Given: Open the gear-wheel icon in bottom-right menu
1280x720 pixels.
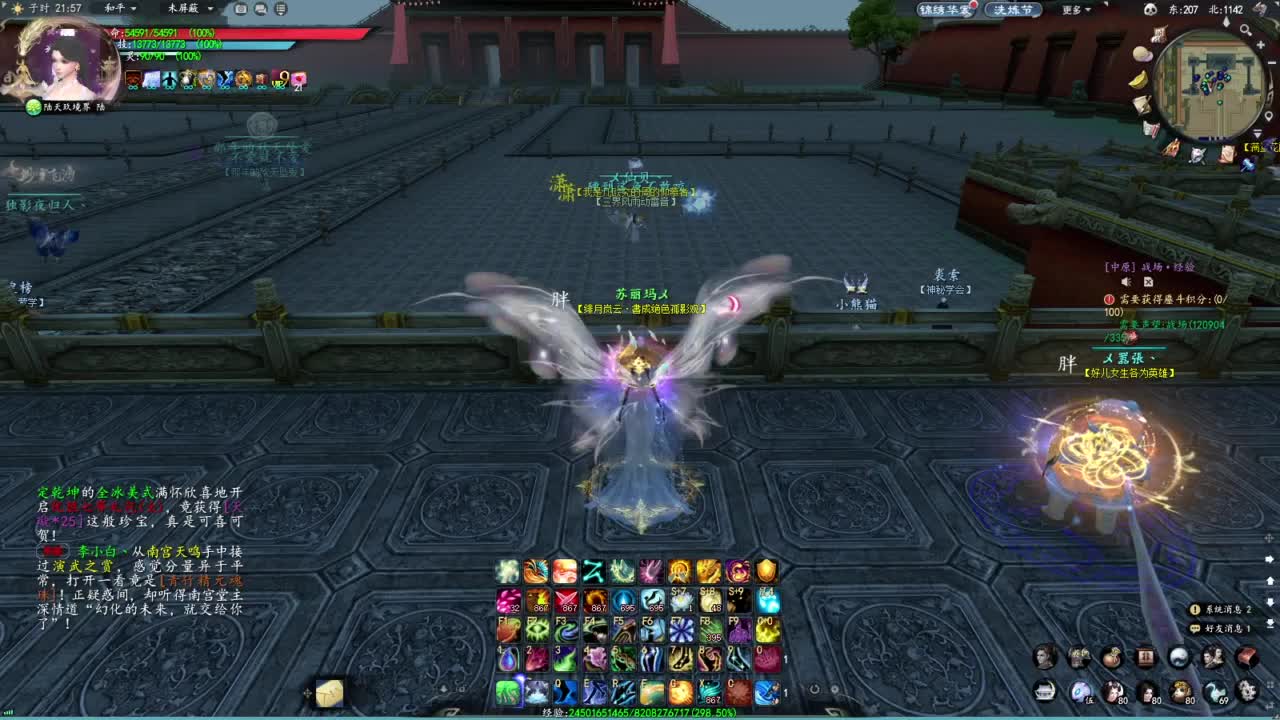Looking at the screenshot, I should [1247, 689].
